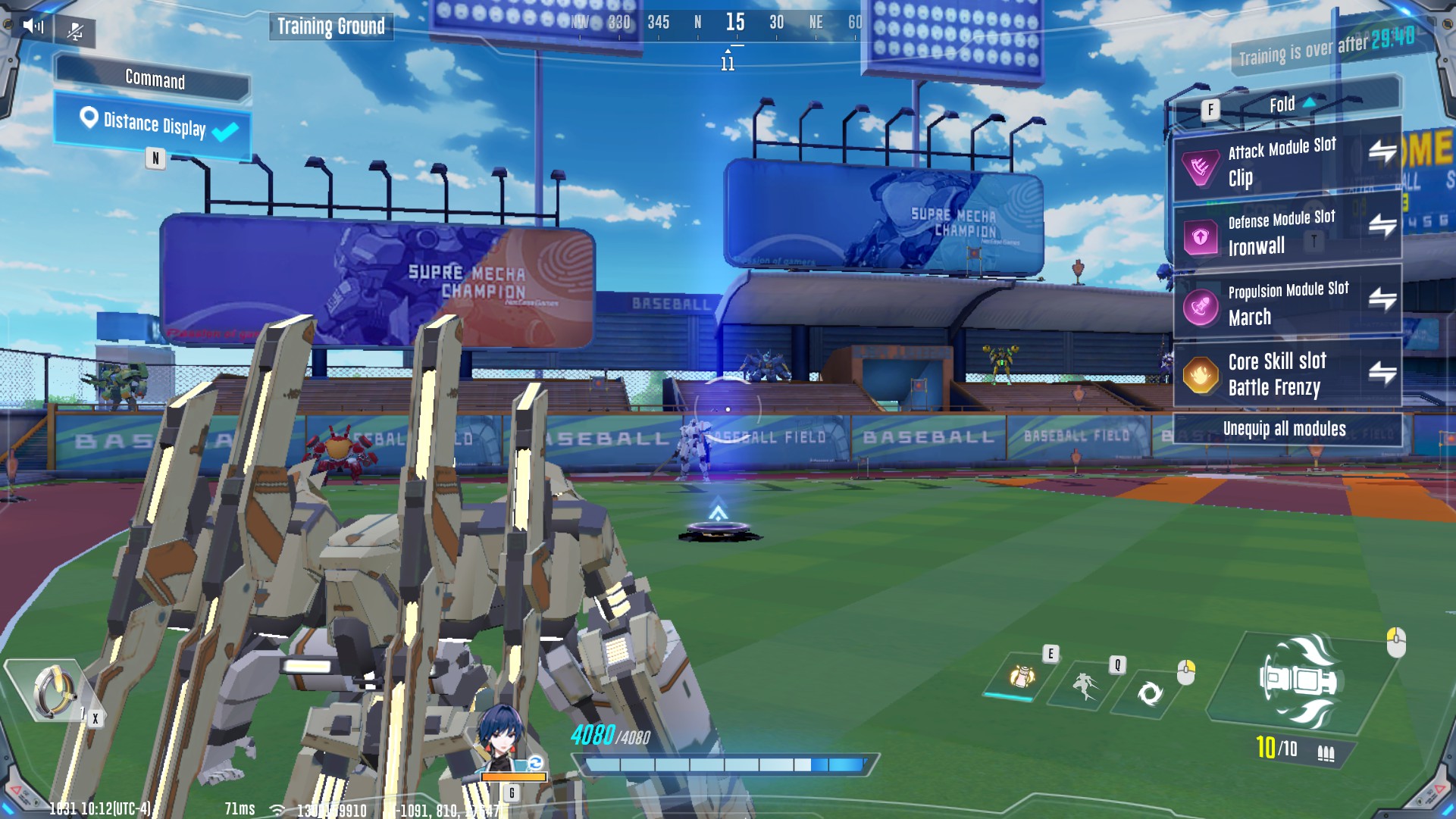This screenshot has width=1456, height=819.
Task: Open the Command panel
Action: point(154,79)
